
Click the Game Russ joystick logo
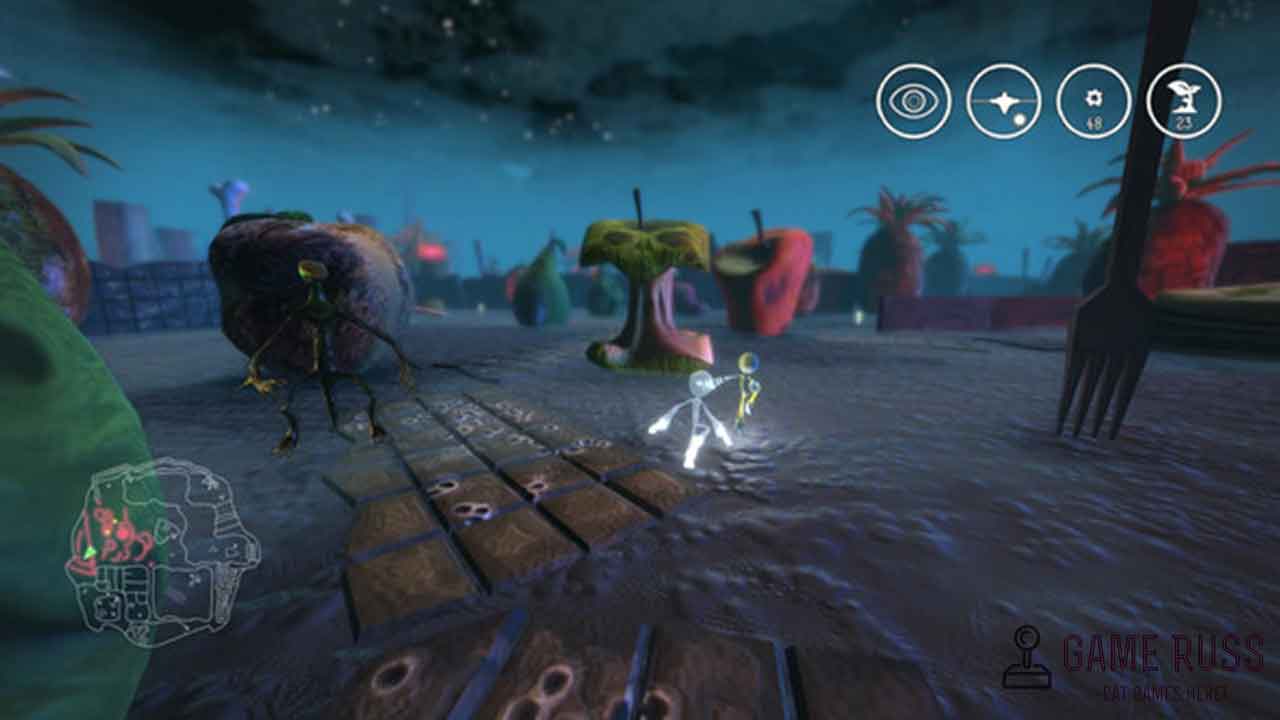coord(1026,657)
